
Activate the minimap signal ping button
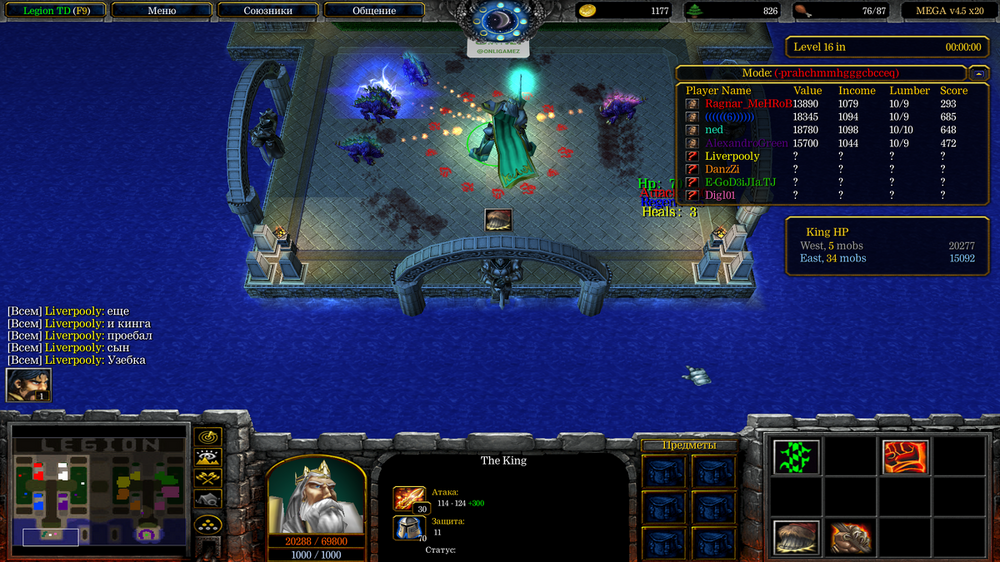[x=208, y=437]
